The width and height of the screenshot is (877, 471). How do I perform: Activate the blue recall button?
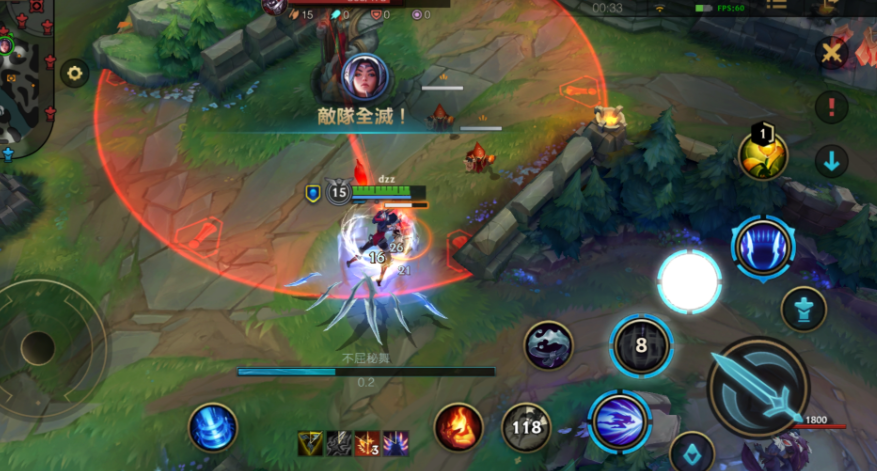(213, 427)
